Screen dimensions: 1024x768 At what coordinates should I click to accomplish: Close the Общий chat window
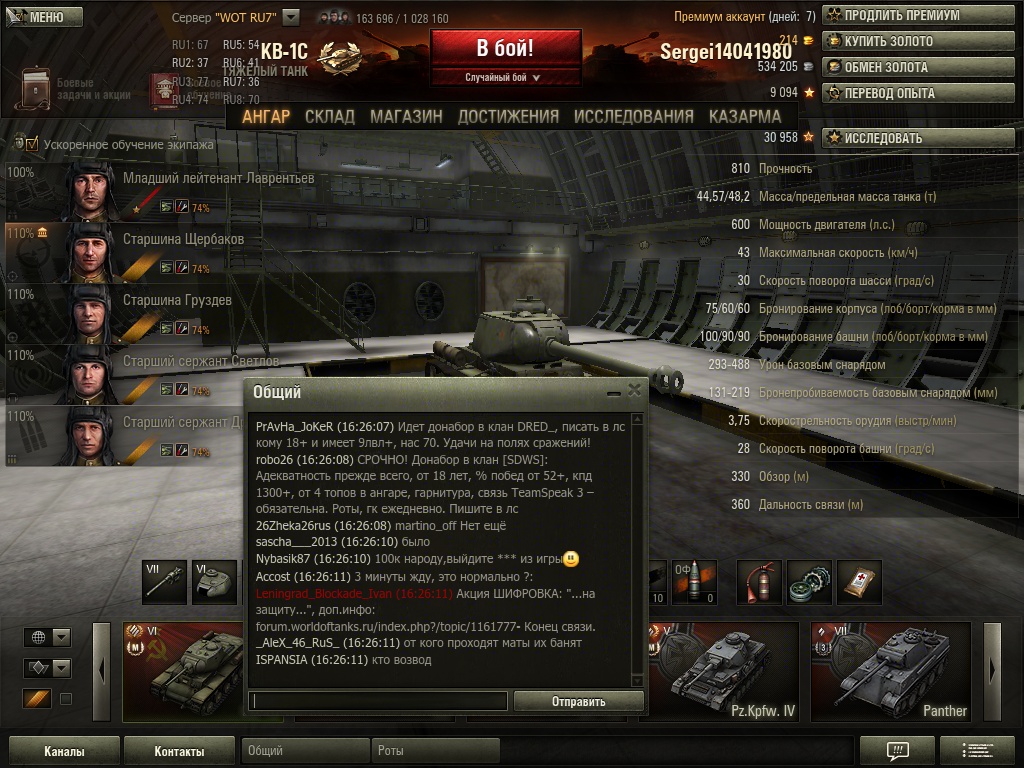tap(634, 390)
